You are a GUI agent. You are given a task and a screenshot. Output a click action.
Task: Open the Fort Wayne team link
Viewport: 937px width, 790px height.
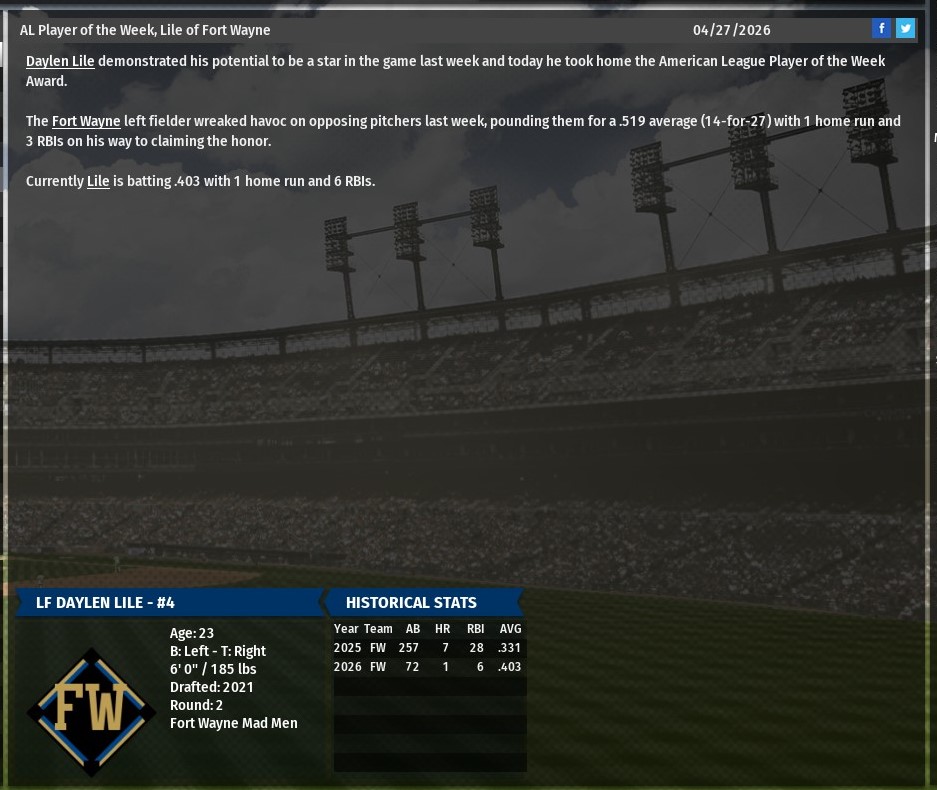click(x=86, y=121)
